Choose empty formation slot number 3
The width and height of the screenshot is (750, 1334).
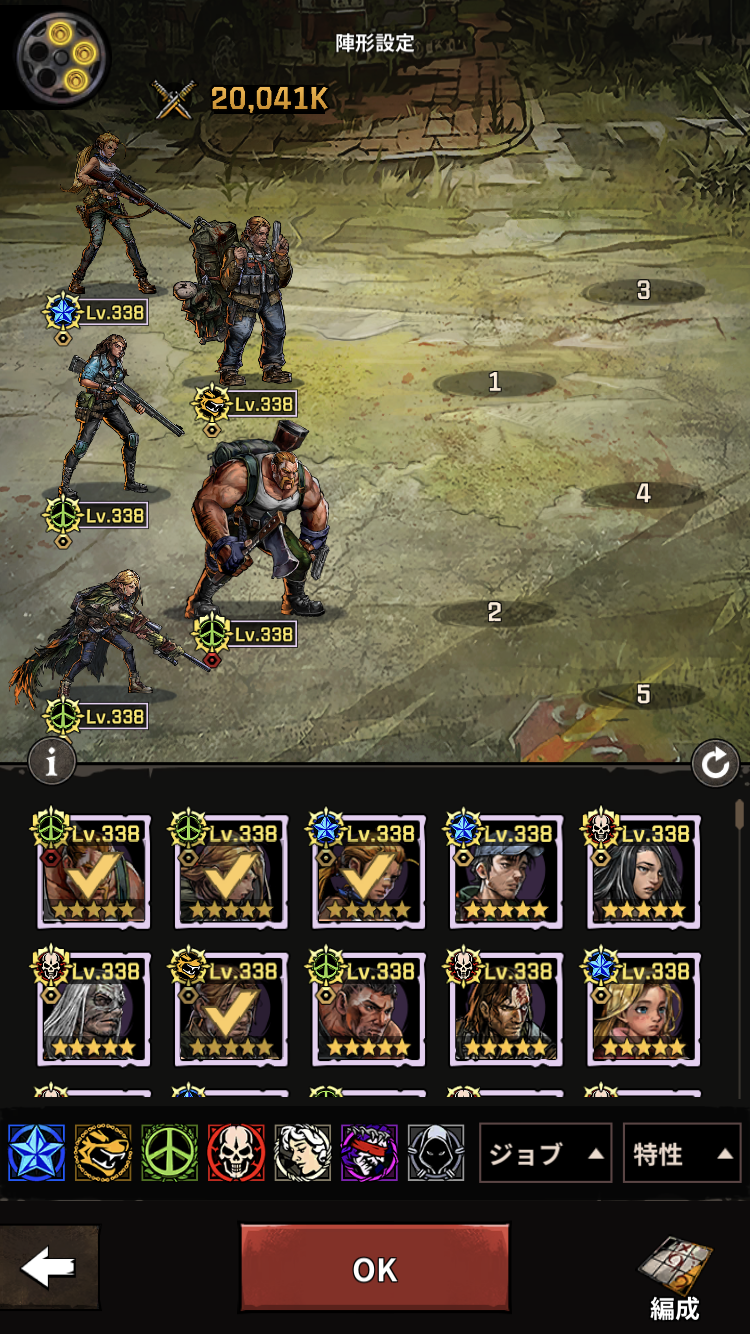click(643, 290)
